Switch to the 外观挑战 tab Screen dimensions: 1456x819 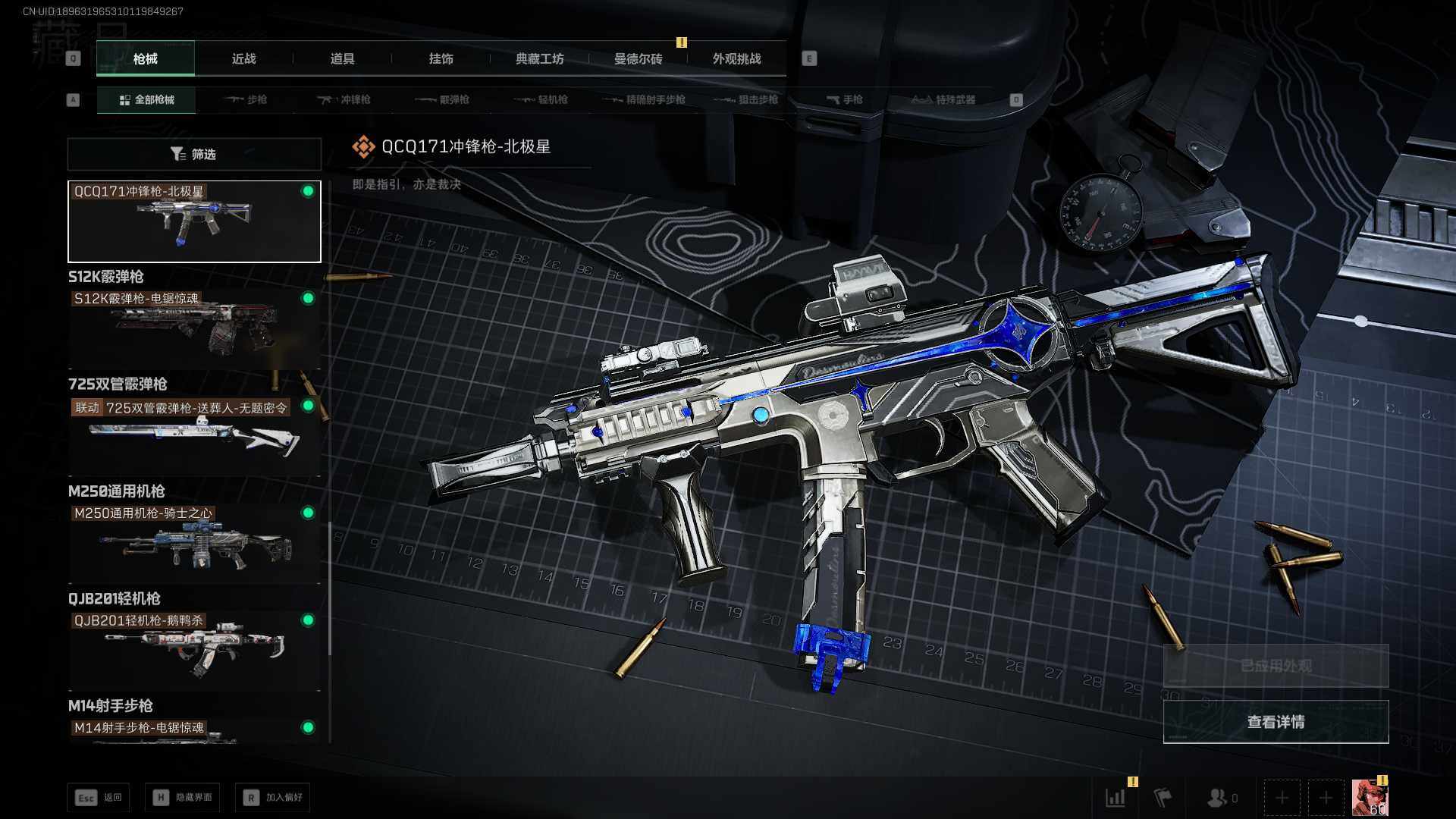click(x=736, y=59)
